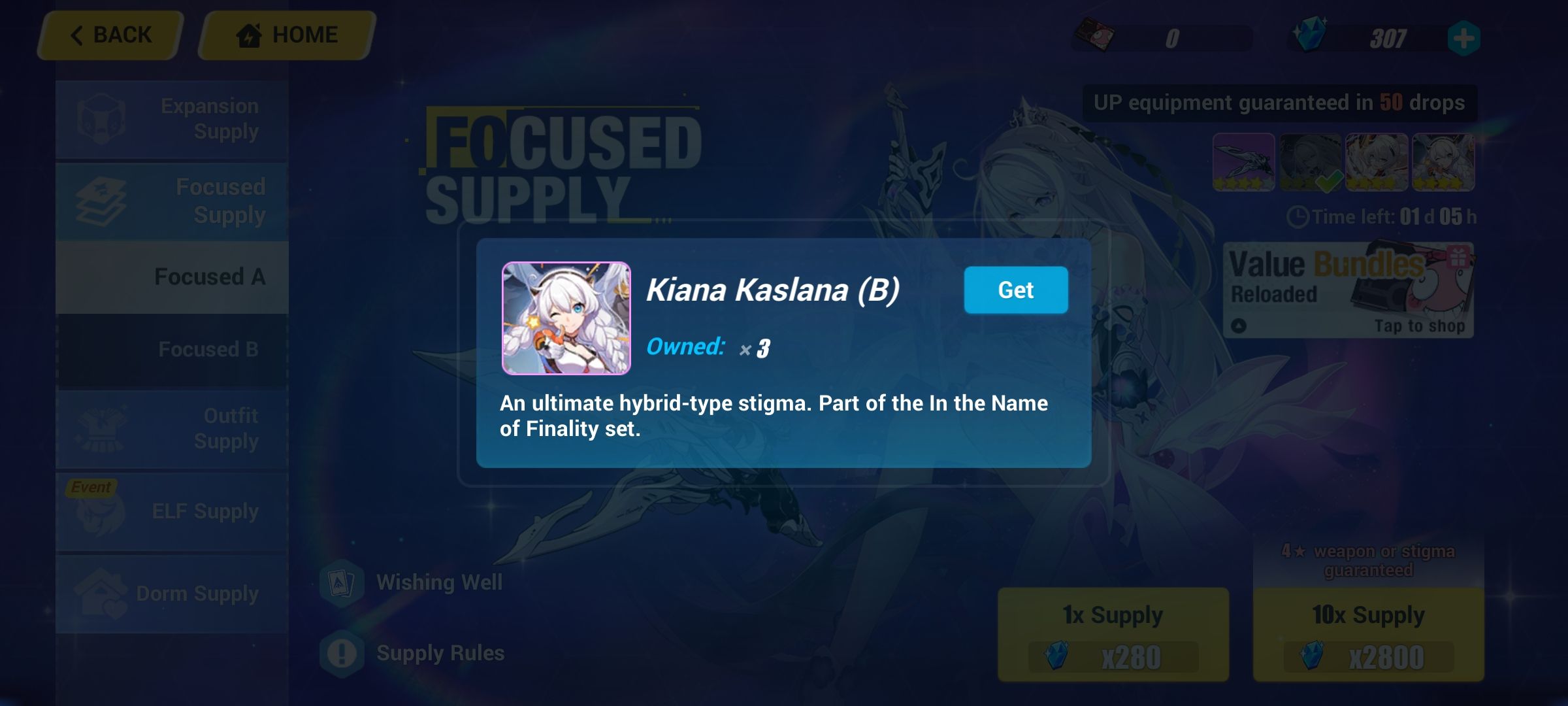The height and width of the screenshot is (706, 1568).
Task: Purchase a 1x Supply for 280 crystals
Action: (1113, 634)
